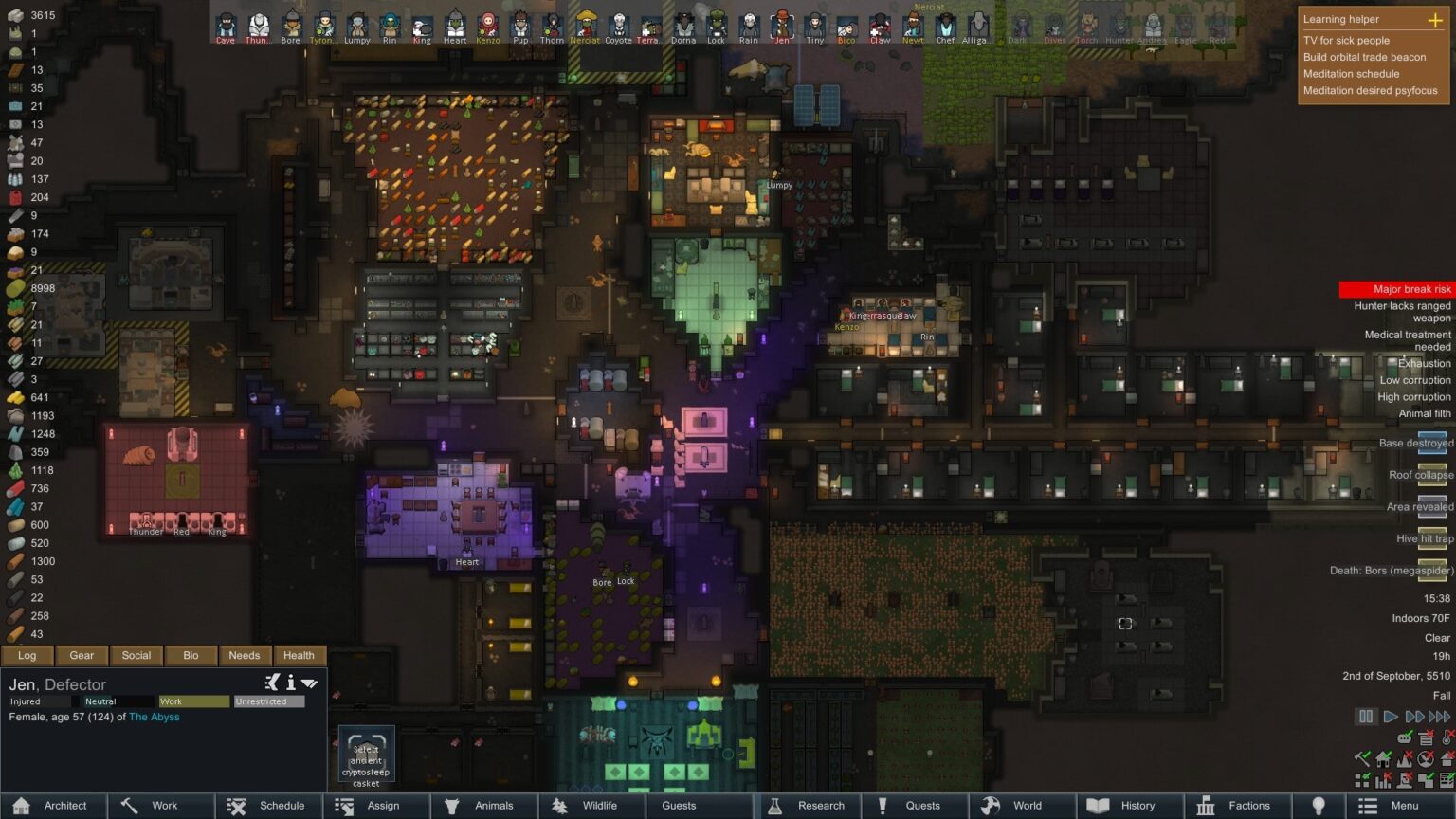Pause the game with the pause icon
This screenshot has height=819, width=1456.
1366,718
